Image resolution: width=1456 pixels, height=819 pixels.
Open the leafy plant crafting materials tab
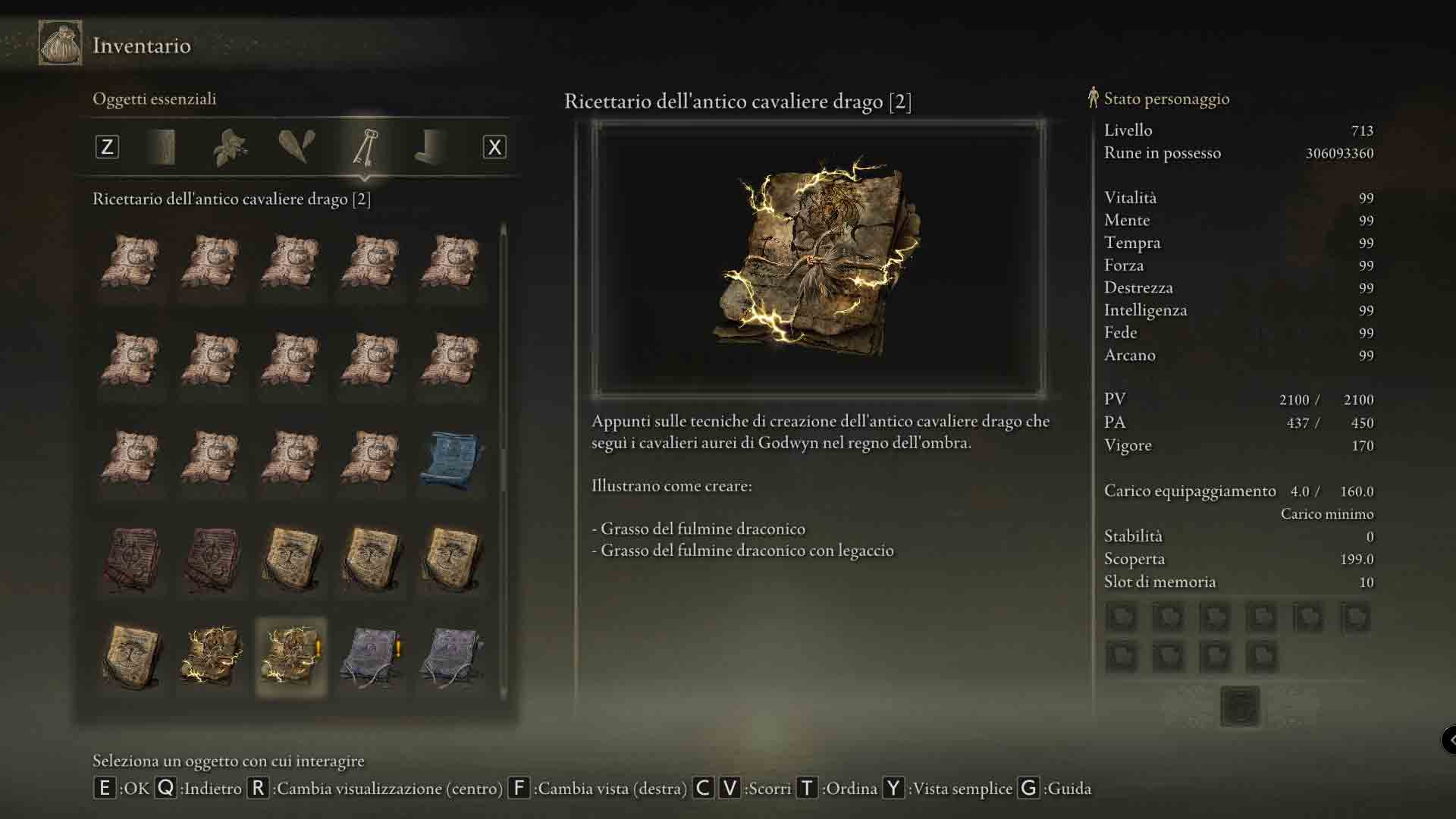230,147
